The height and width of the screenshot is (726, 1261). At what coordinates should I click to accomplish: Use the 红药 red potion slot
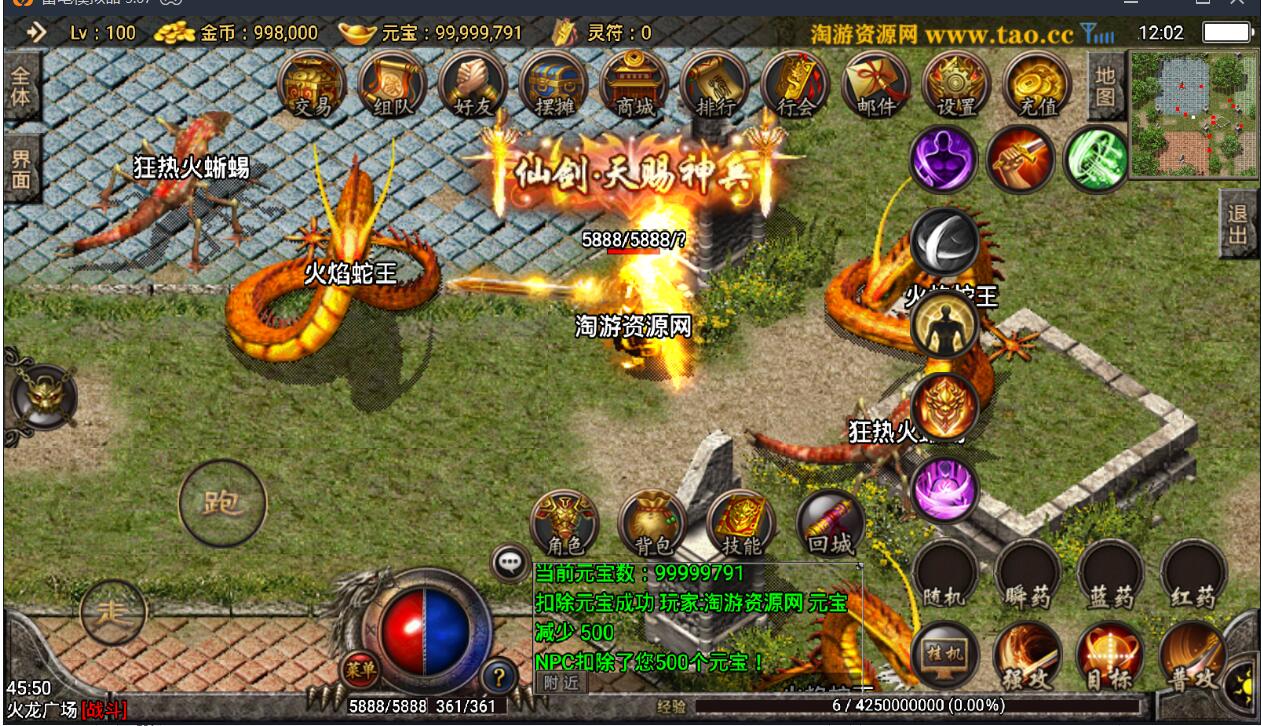click(x=1193, y=574)
